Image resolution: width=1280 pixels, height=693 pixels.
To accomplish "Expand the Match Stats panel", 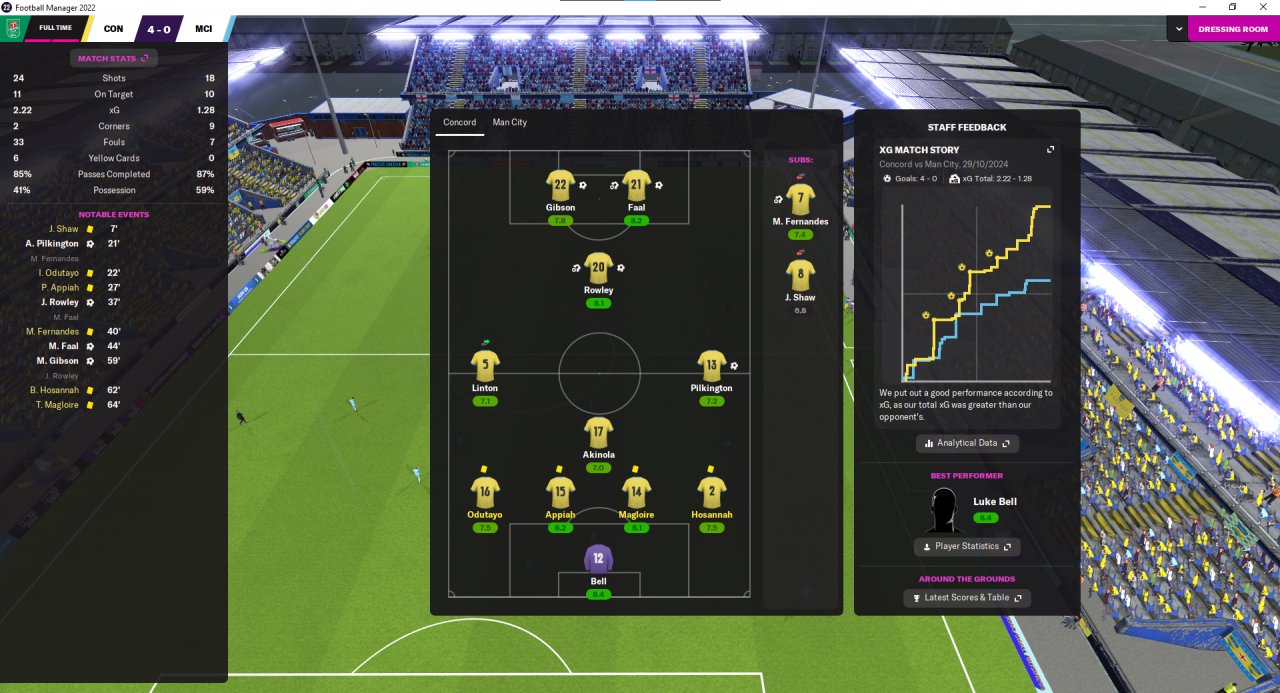I will 113,59.
